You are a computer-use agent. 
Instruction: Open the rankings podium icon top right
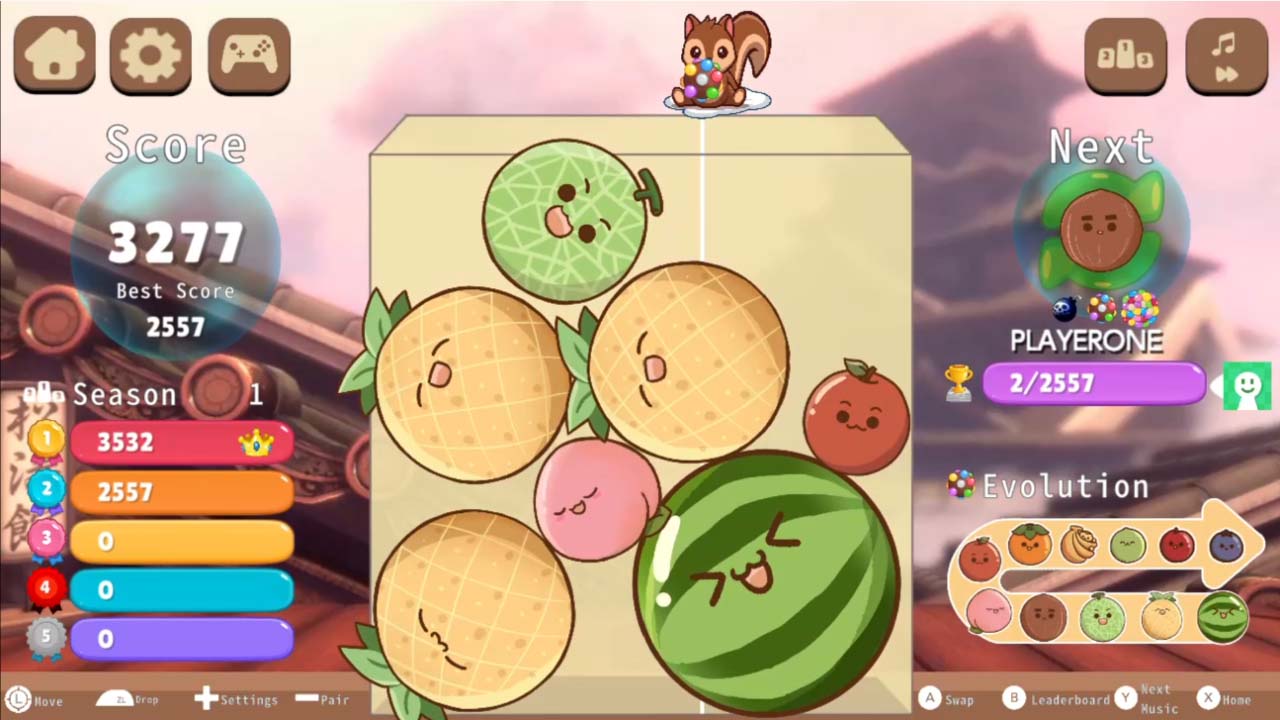(x=1126, y=57)
